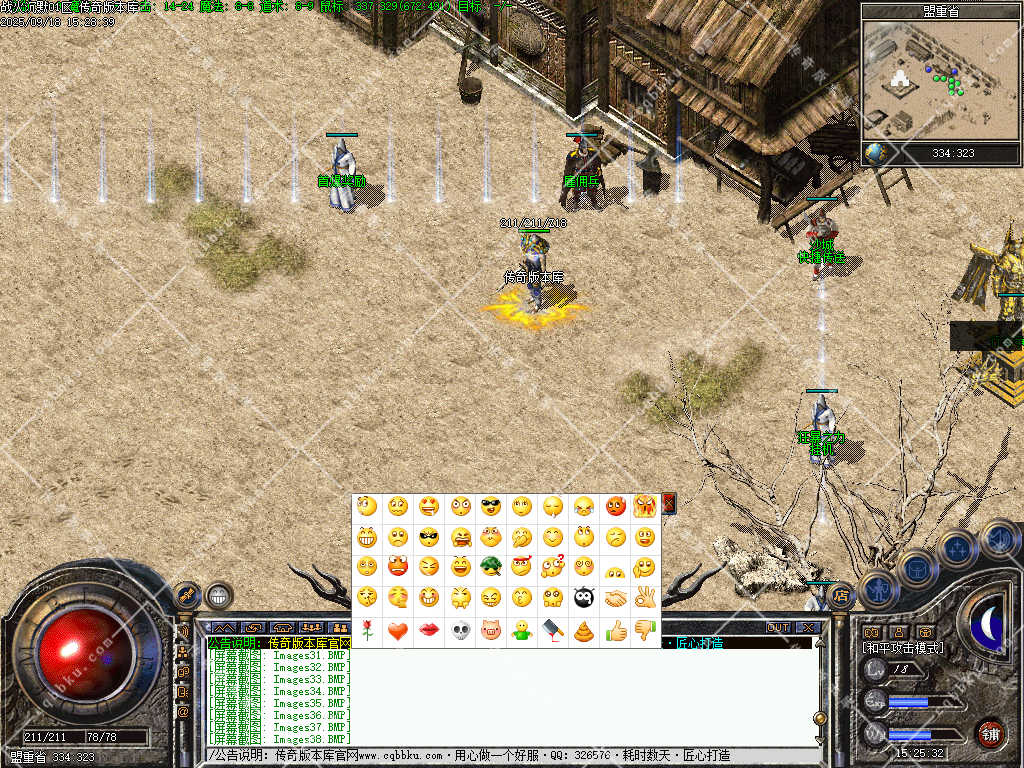Toggle the peaceful attack mode label
1024x768 pixels.
902,648
